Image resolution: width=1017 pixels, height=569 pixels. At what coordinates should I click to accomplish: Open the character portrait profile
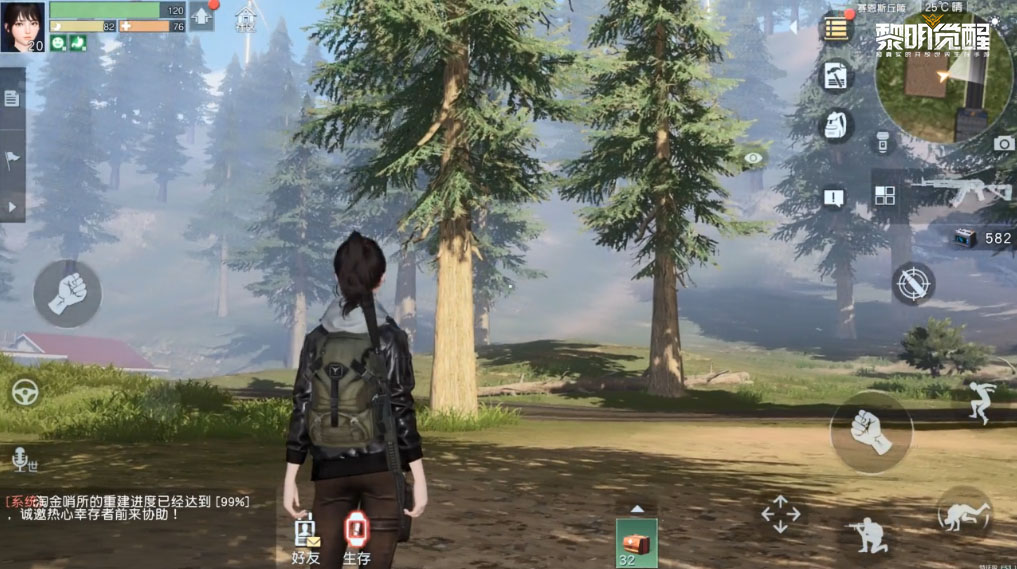pyautogui.click(x=23, y=26)
